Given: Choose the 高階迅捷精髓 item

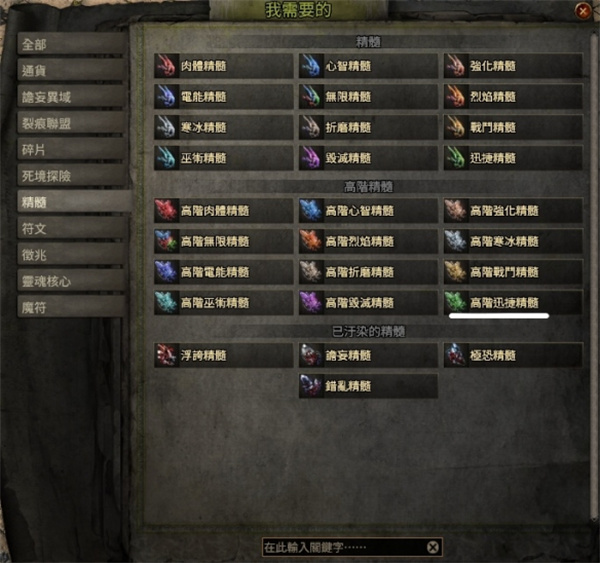Looking at the screenshot, I should [x=513, y=302].
